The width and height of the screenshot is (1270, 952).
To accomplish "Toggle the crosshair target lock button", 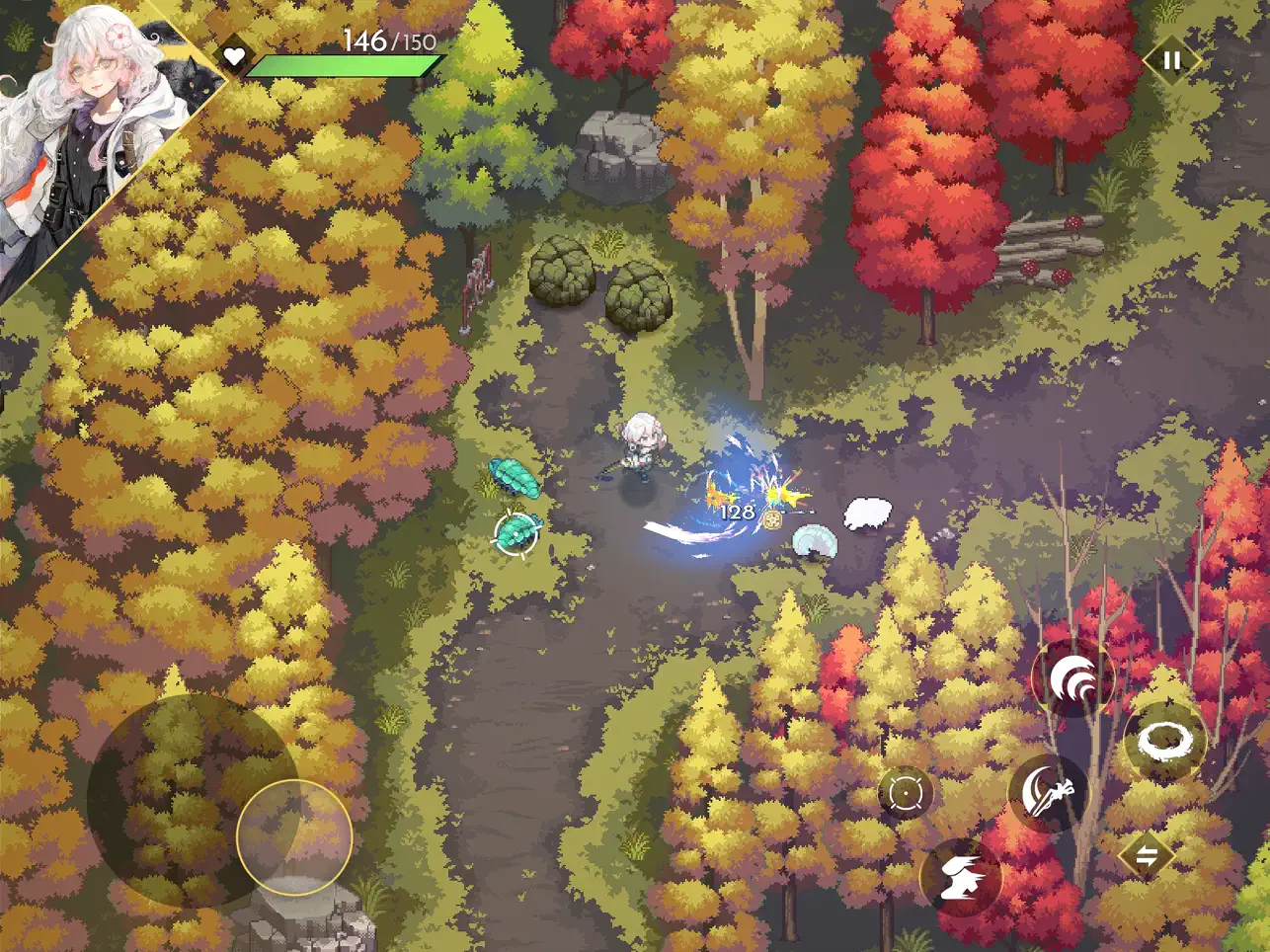I will [906, 793].
